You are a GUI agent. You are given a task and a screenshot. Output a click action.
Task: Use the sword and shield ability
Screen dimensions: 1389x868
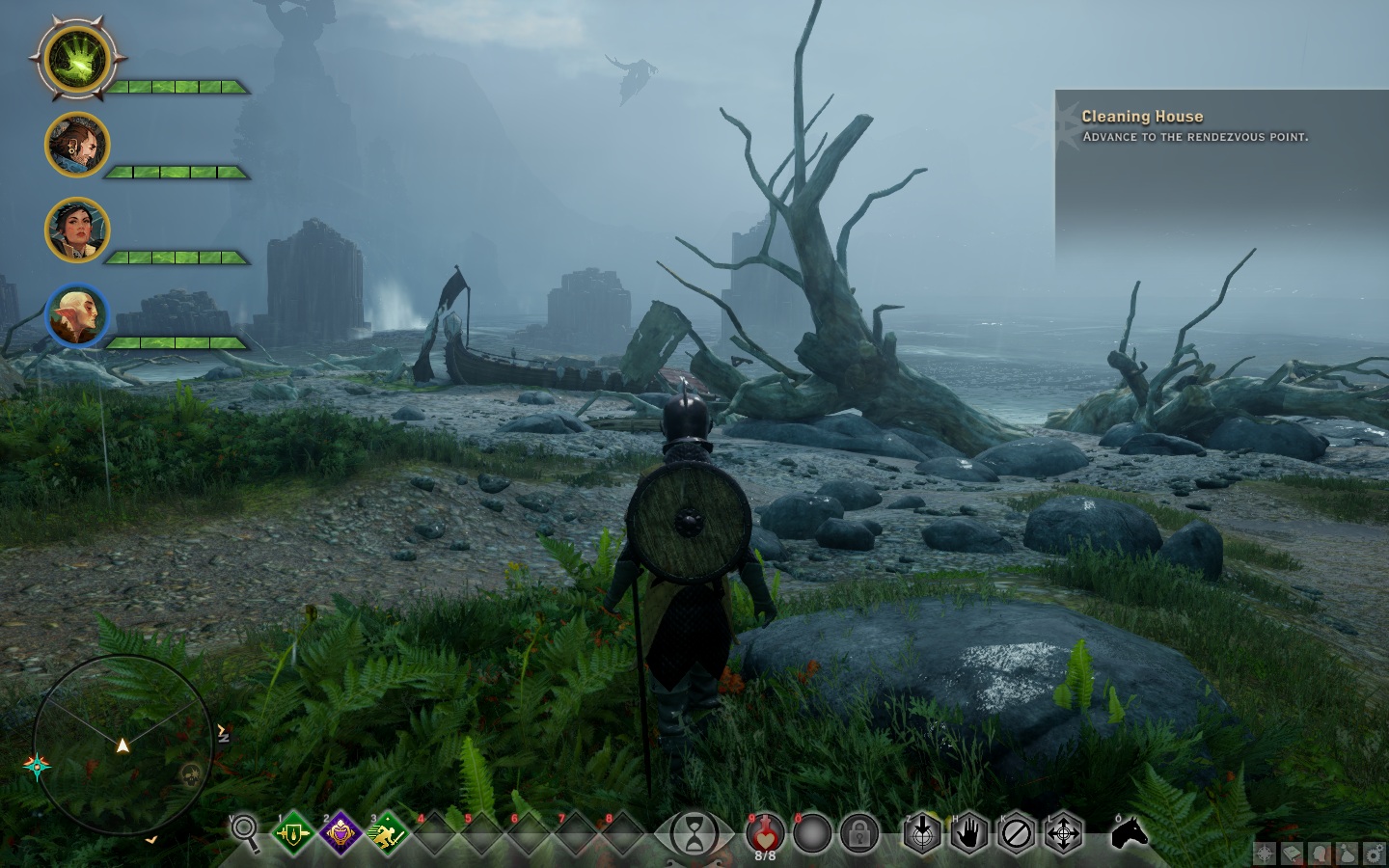293,833
